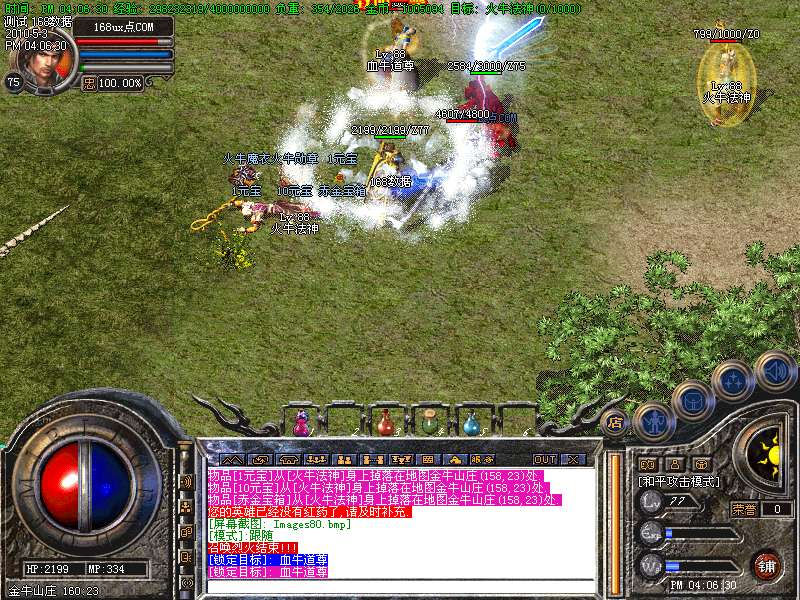Click the red 铺 stall button

click(766, 564)
